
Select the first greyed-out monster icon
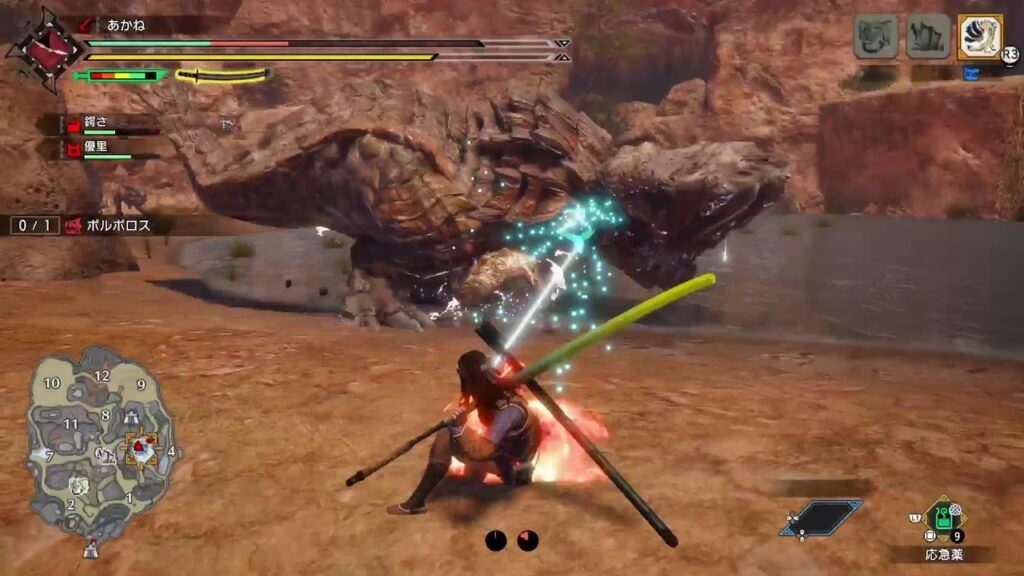point(874,37)
